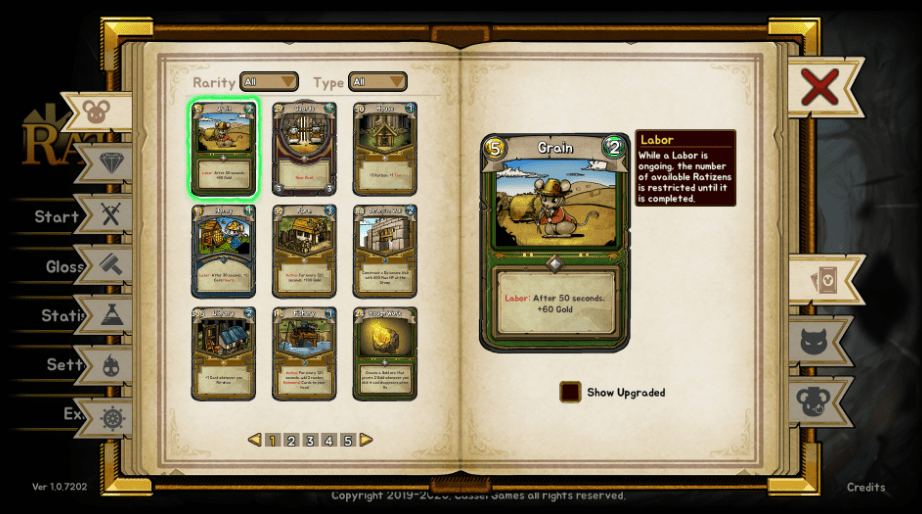Select the highlighted Grain card thumbnail
The image size is (922, 514).
[x=224, y=148]
